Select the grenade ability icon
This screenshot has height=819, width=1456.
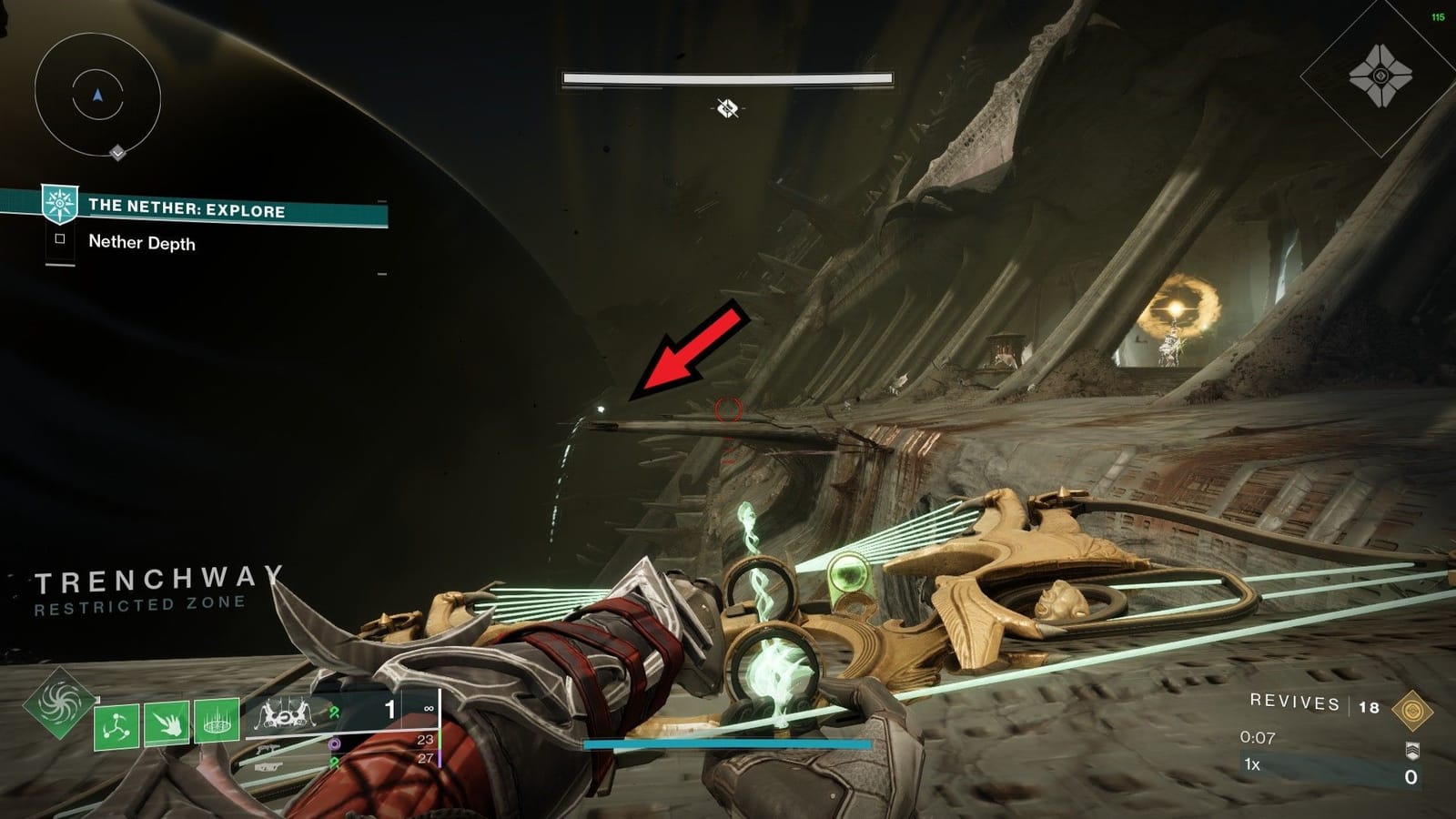pyautogui.click(x=116, y=721)
